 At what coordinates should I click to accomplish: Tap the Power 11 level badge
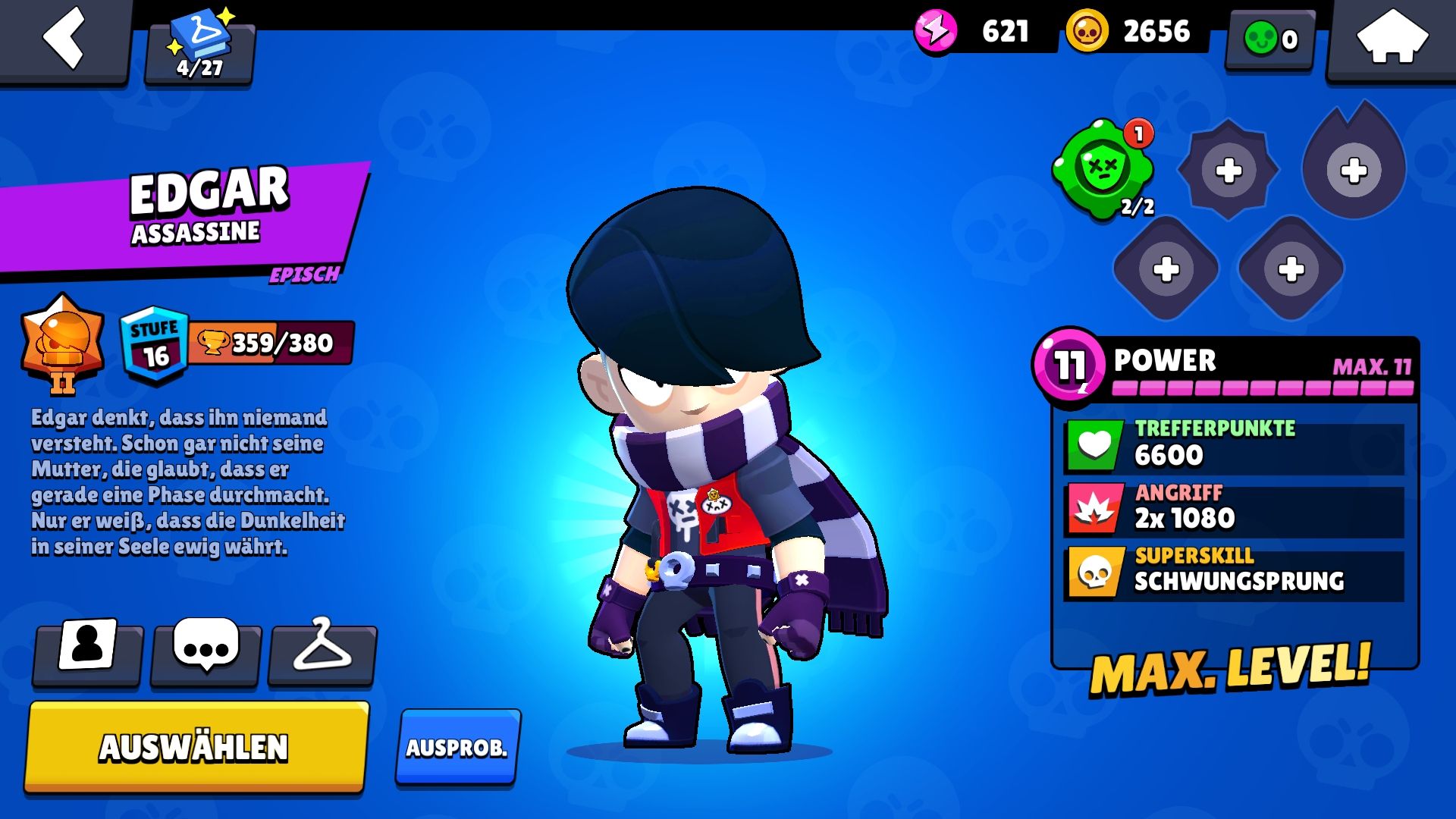1068,364
